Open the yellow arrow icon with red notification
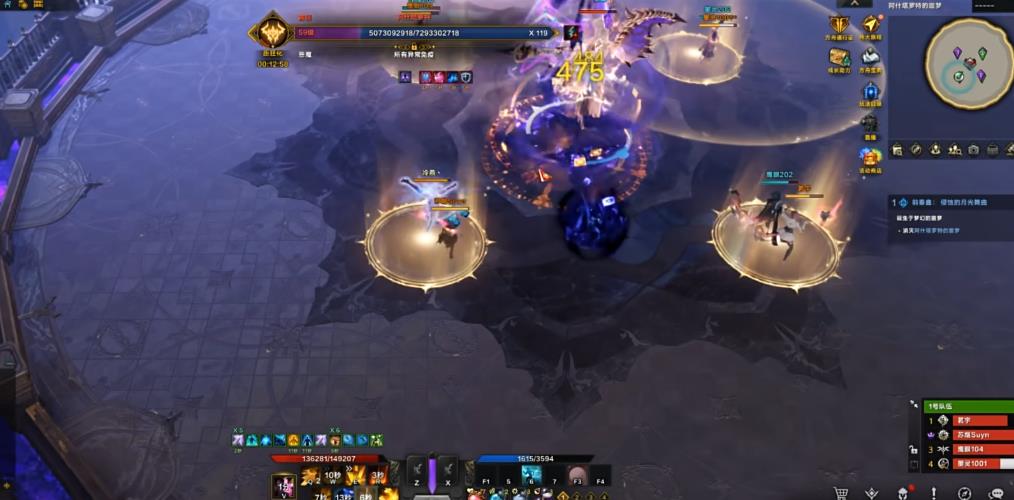The height and width of the screenshot is (500, 1014). (871, 25)
